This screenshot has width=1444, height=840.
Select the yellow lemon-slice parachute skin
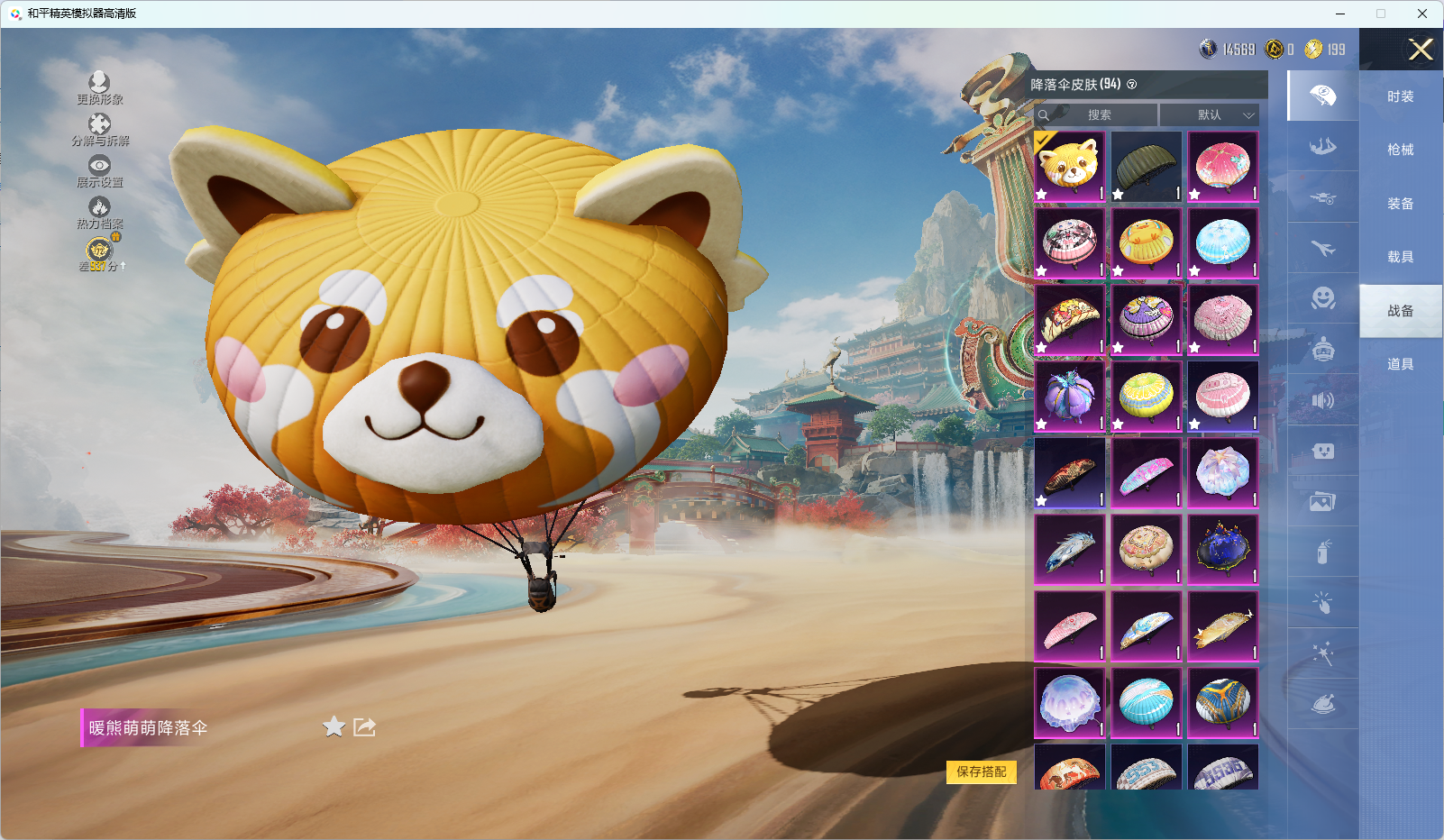point(1146,396)
